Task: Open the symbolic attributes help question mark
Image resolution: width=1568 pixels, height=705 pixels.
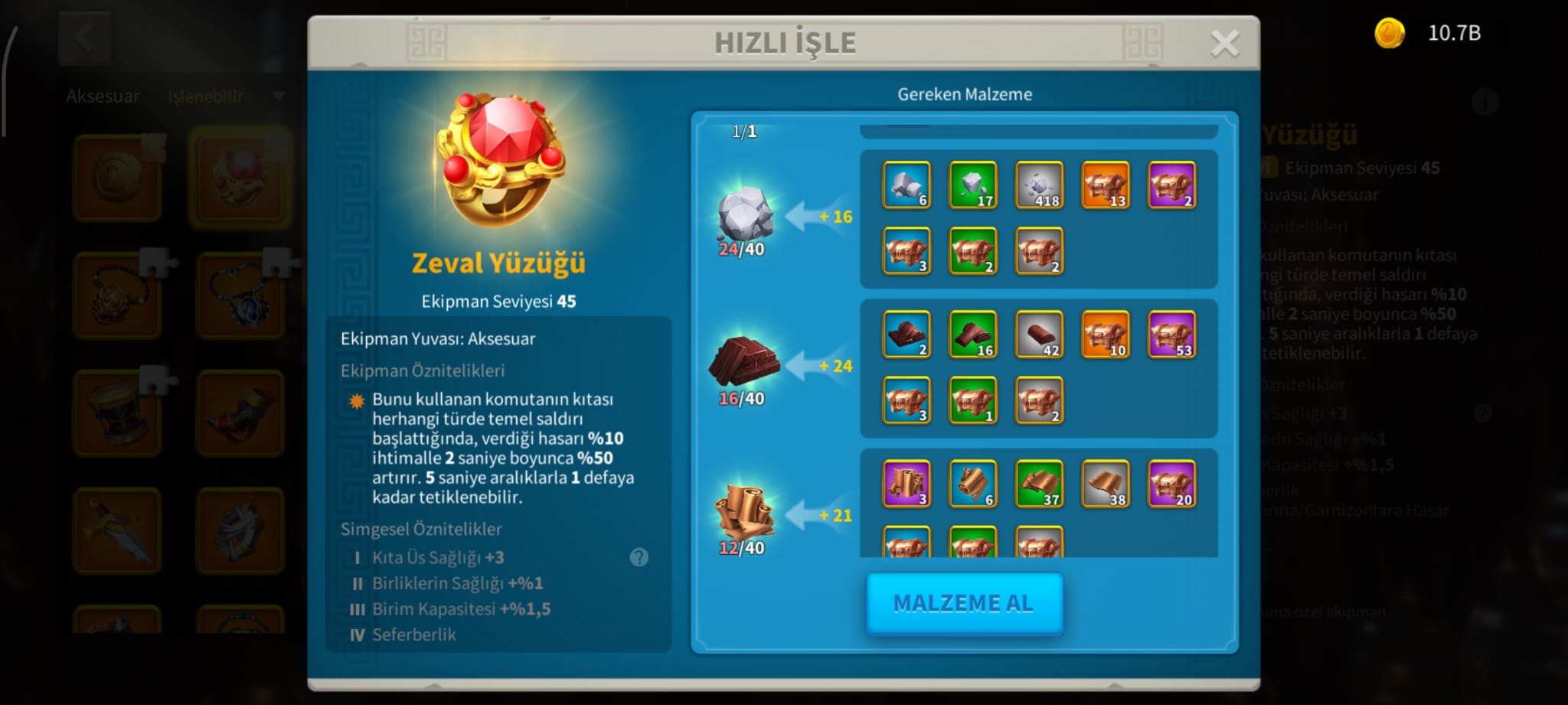Action: (639, 557)
